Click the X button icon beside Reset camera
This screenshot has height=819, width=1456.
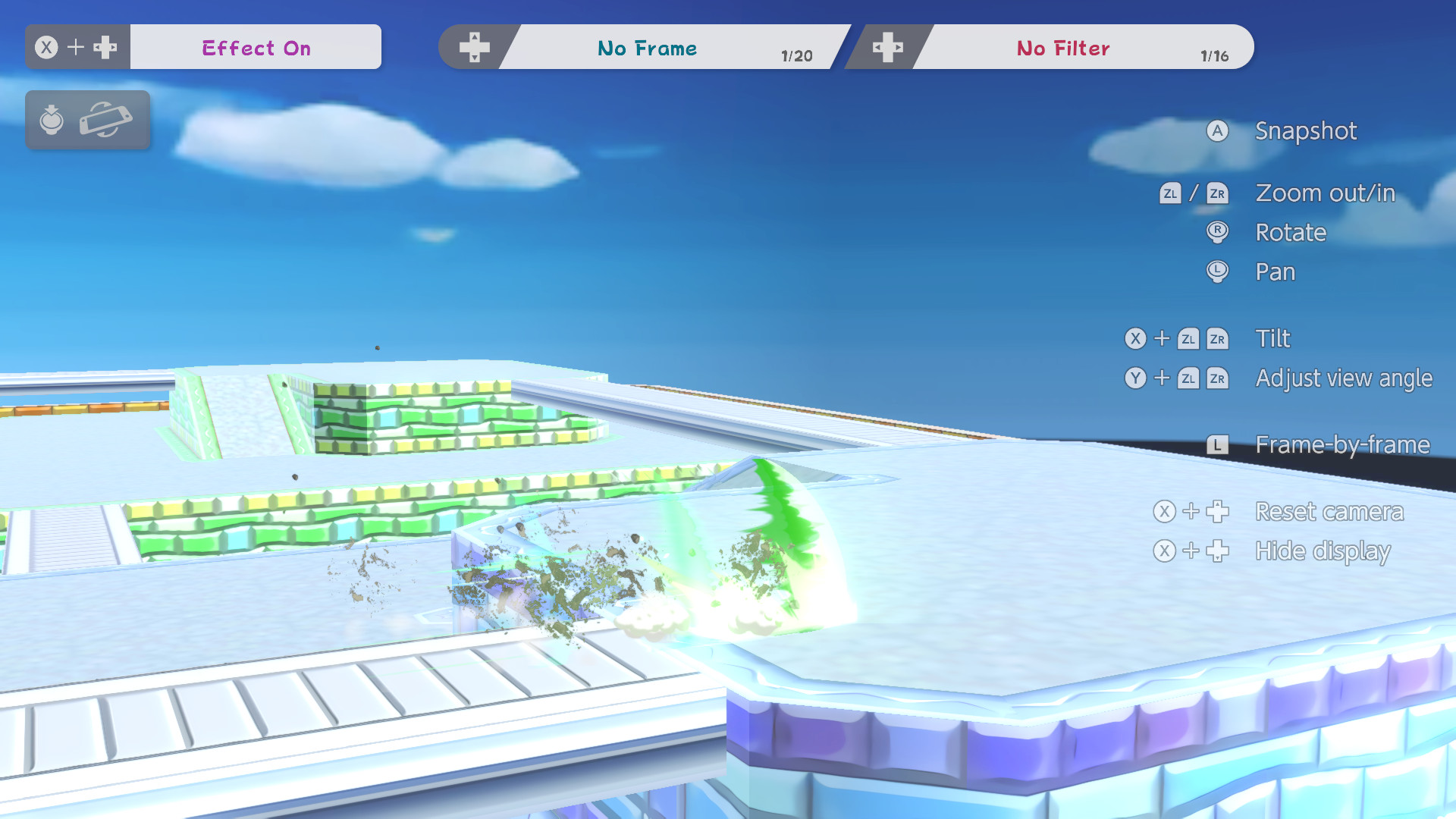pyautogui.click(x=1163, y=512)
